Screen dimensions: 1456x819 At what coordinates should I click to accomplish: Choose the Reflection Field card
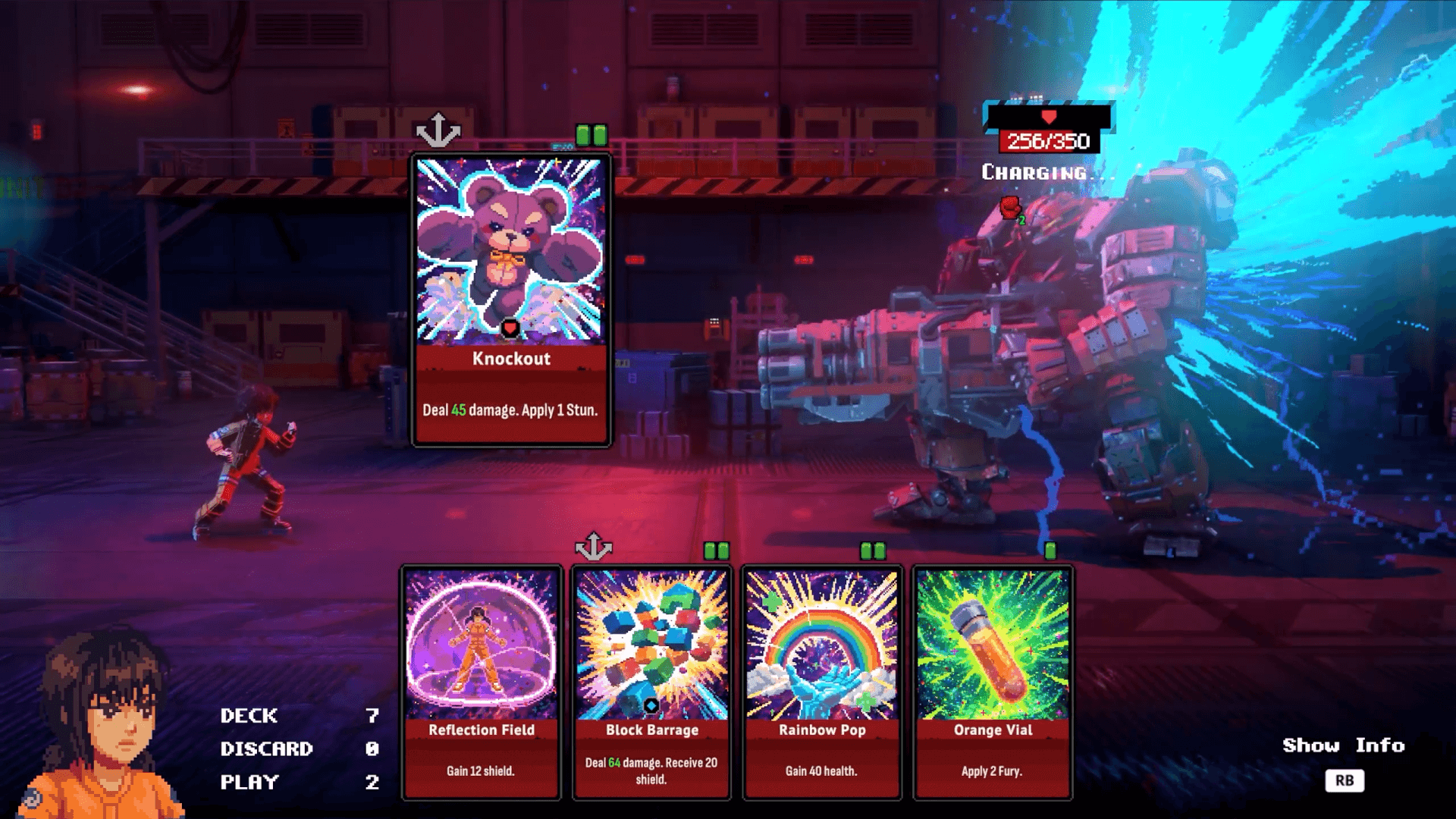click(482, 682)
